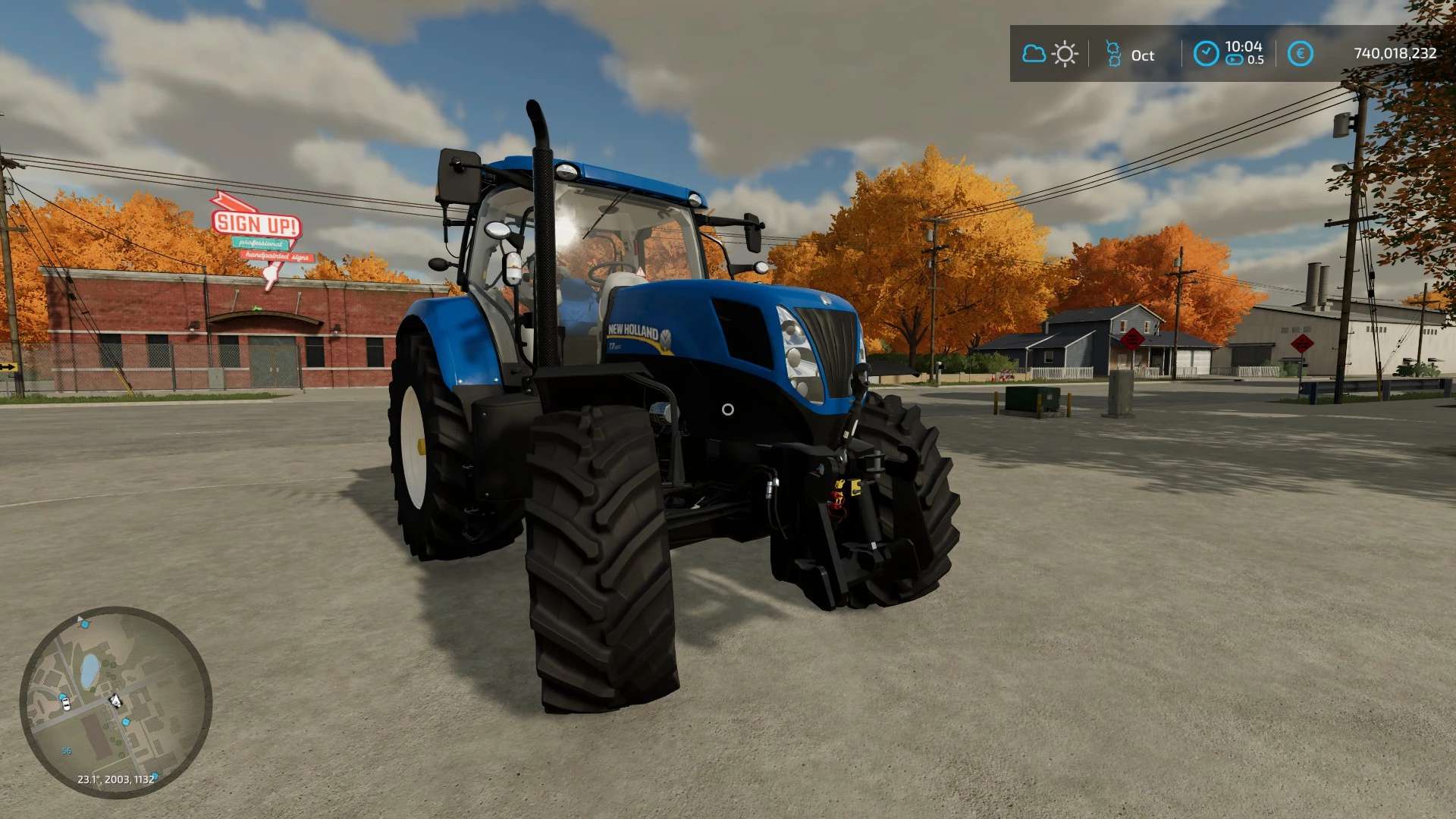Click the cloud weather forecast icon
This screenshot has height=819, width=1456.
tap(1034, 54)
